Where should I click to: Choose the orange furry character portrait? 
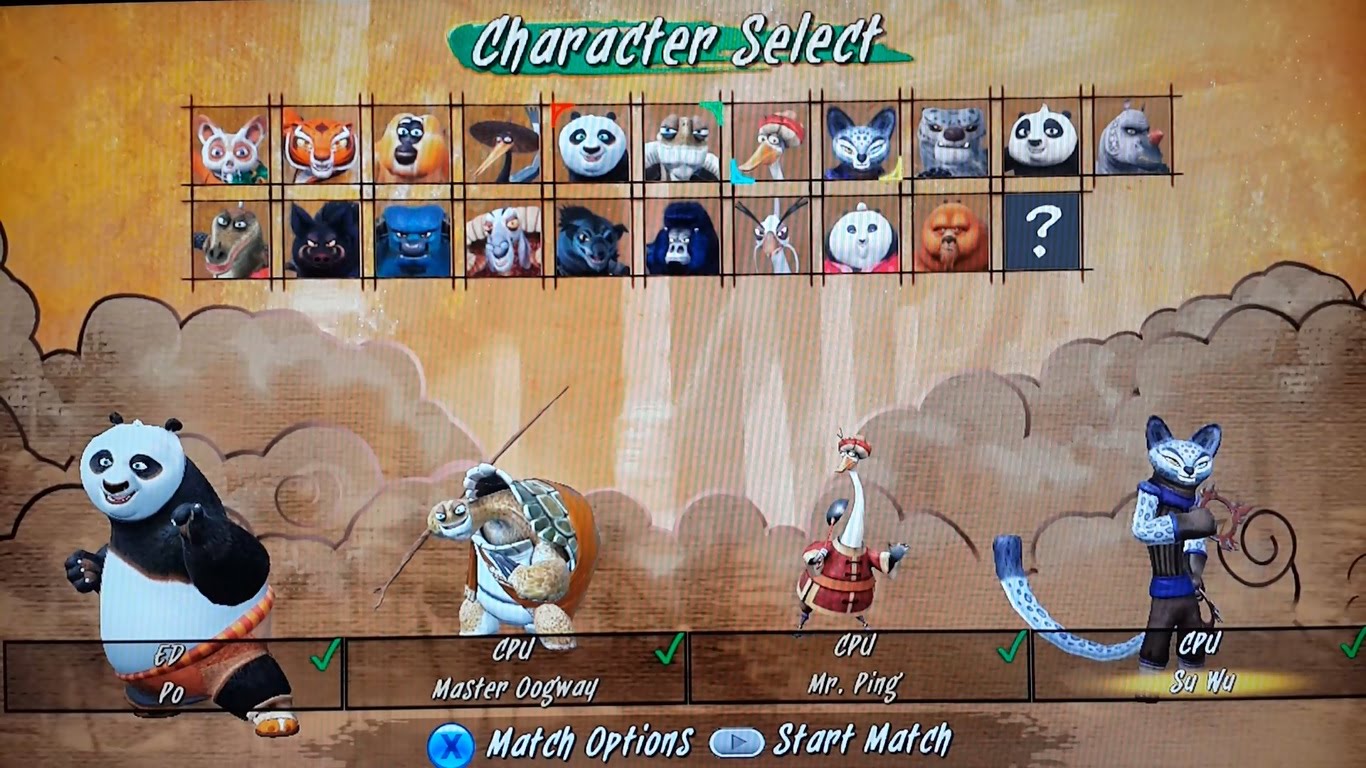point(952,238)
